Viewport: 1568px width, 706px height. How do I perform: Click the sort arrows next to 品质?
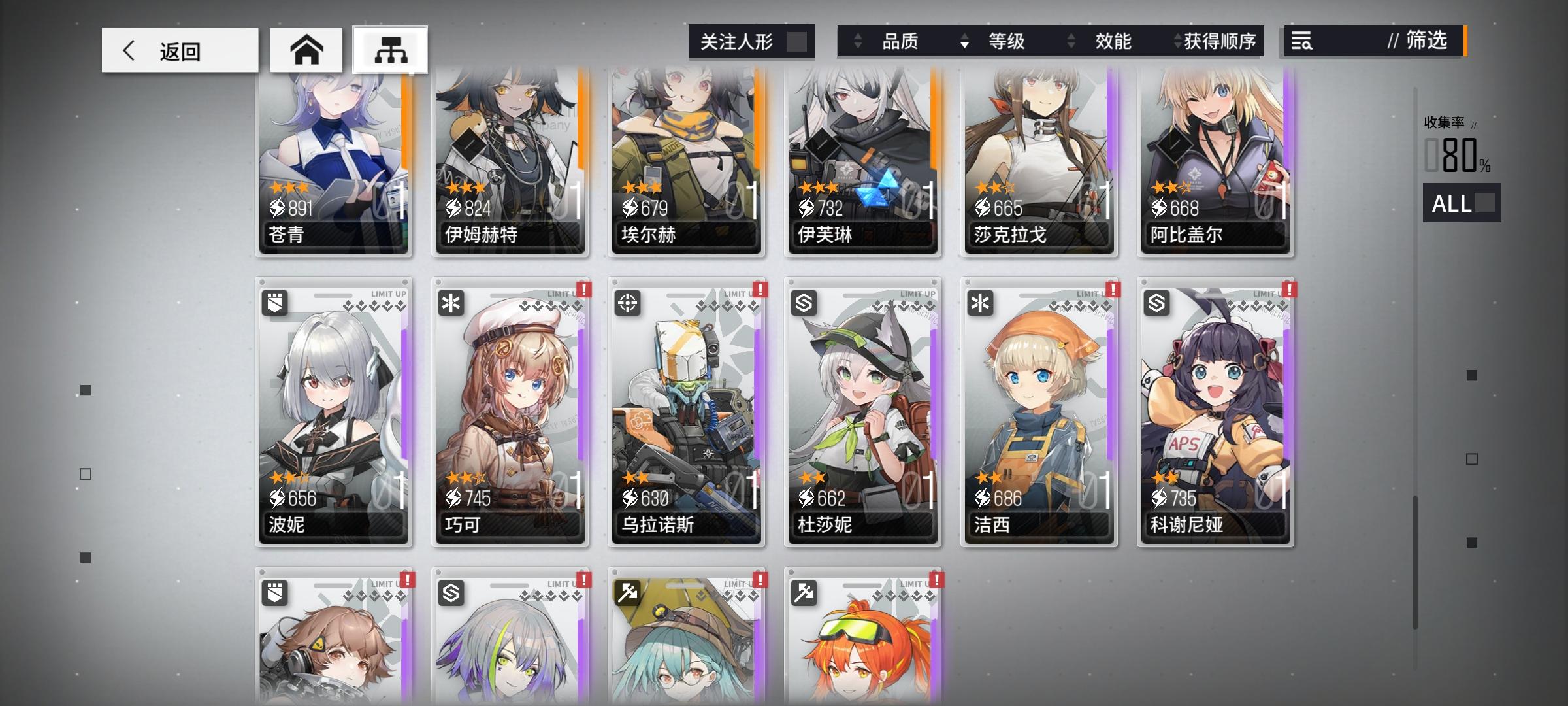coord(857,41)
